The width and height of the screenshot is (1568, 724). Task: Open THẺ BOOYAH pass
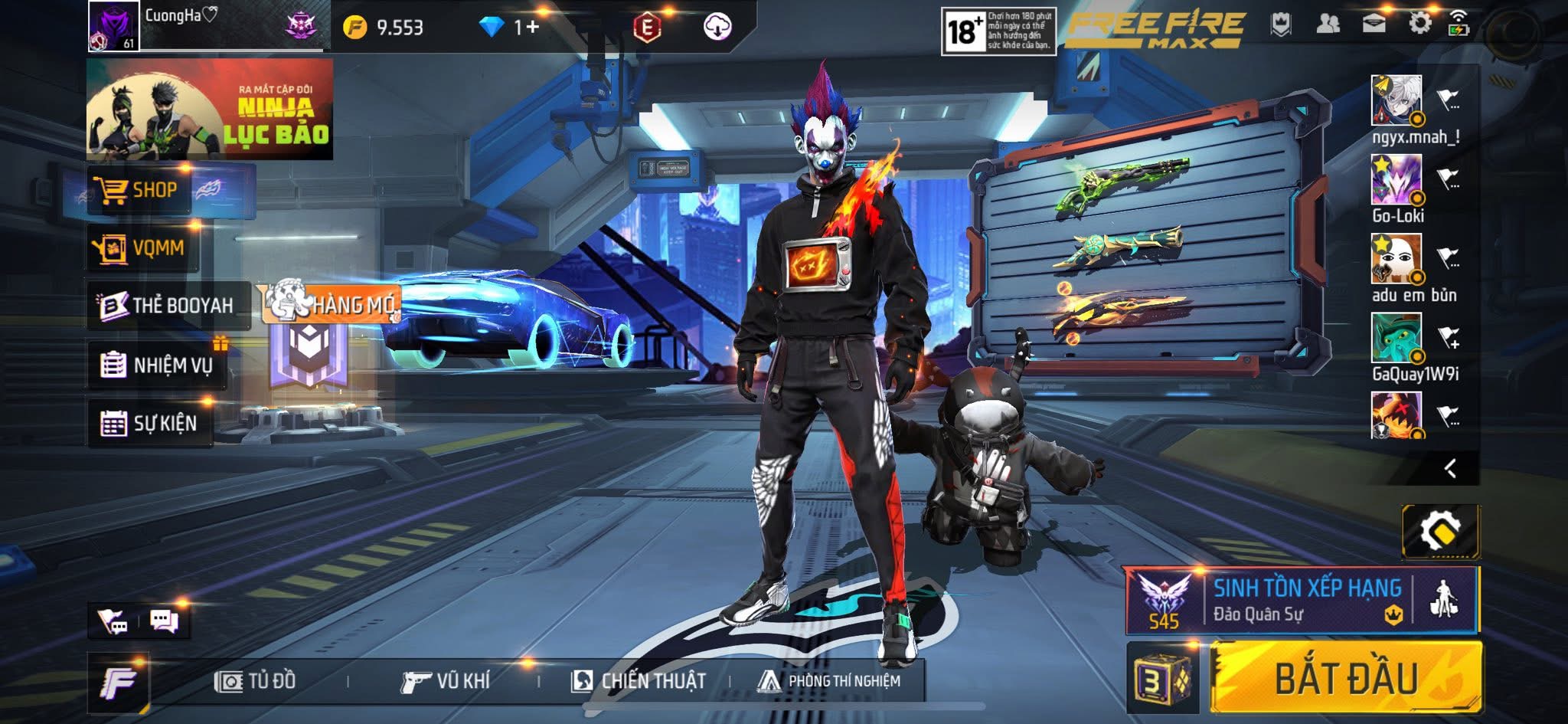(x=168, y=306)
